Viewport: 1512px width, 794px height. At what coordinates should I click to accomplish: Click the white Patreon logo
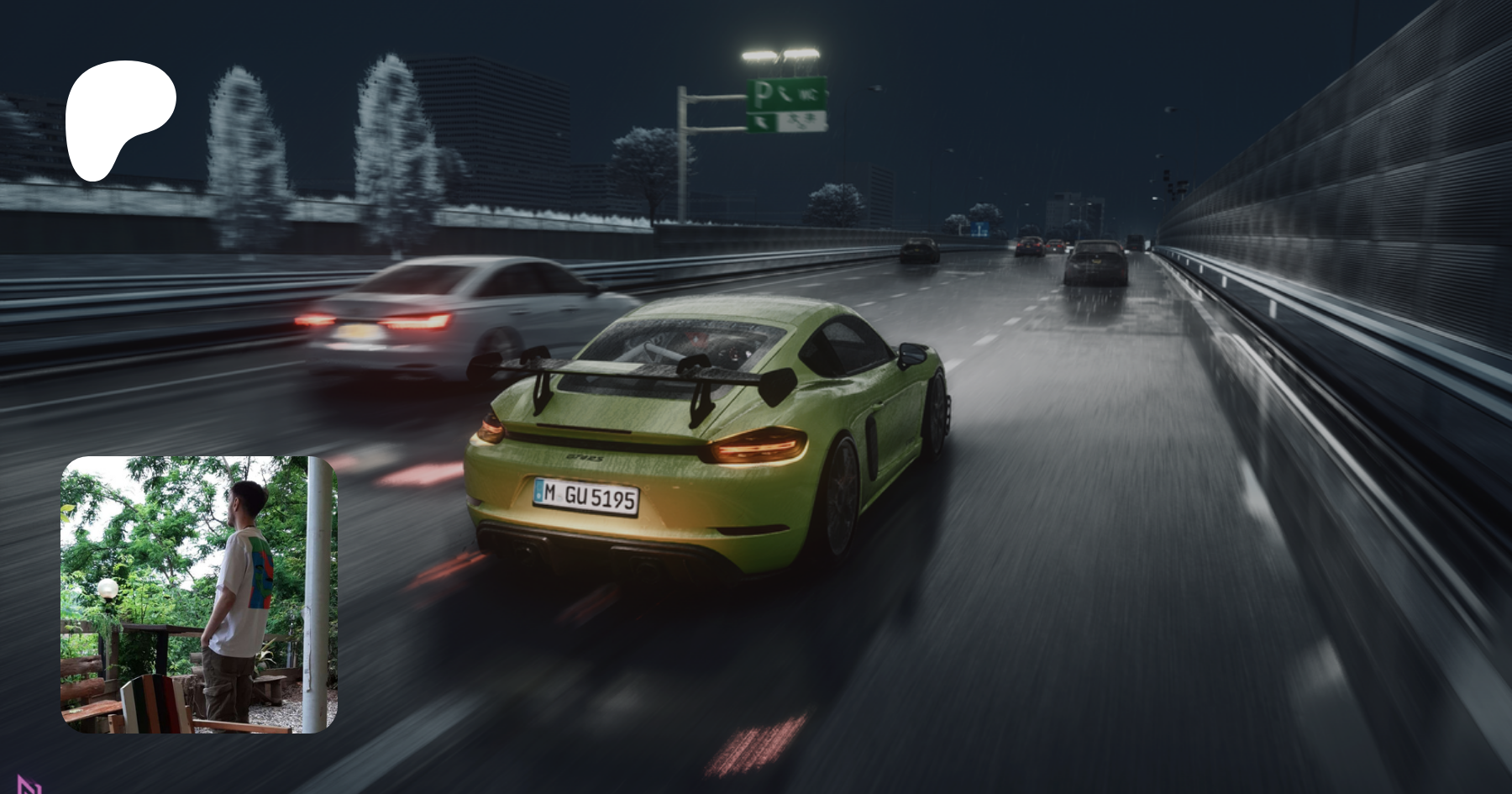tap(118, 118)
